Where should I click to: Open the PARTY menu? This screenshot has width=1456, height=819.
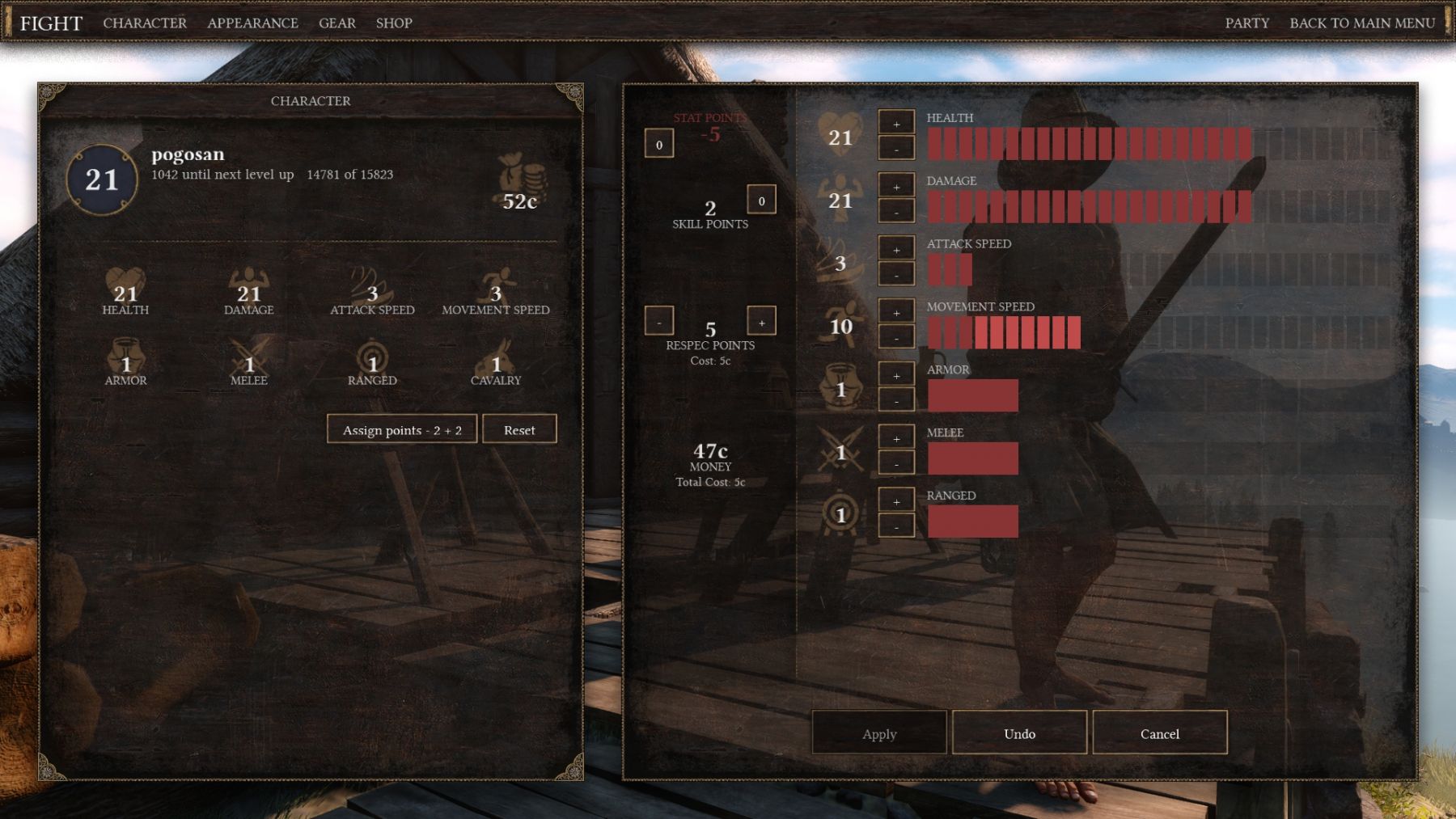click(x=1246, y=23)
